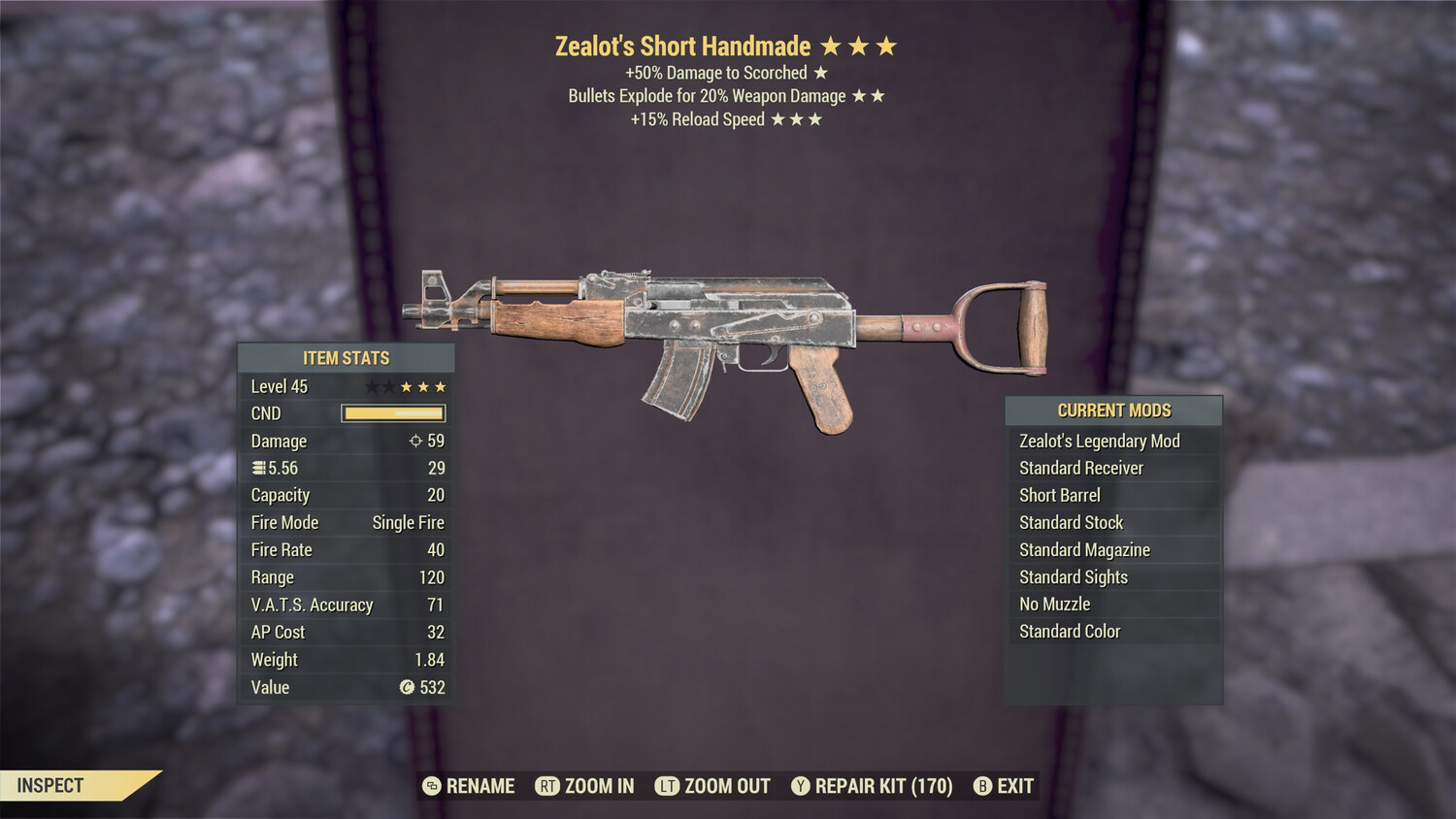Click the yellow CND condition bar
The image size is (1456, 819).
pyautogui.click(x=391, y=413)
